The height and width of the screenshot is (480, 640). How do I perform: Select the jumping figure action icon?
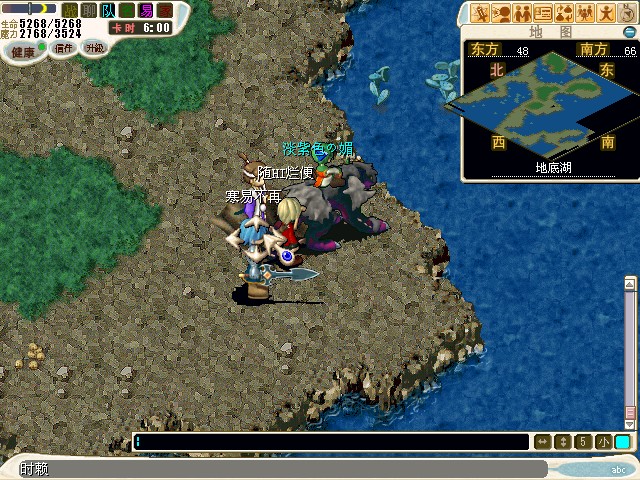pyautogui.click(x=605, y=13)
